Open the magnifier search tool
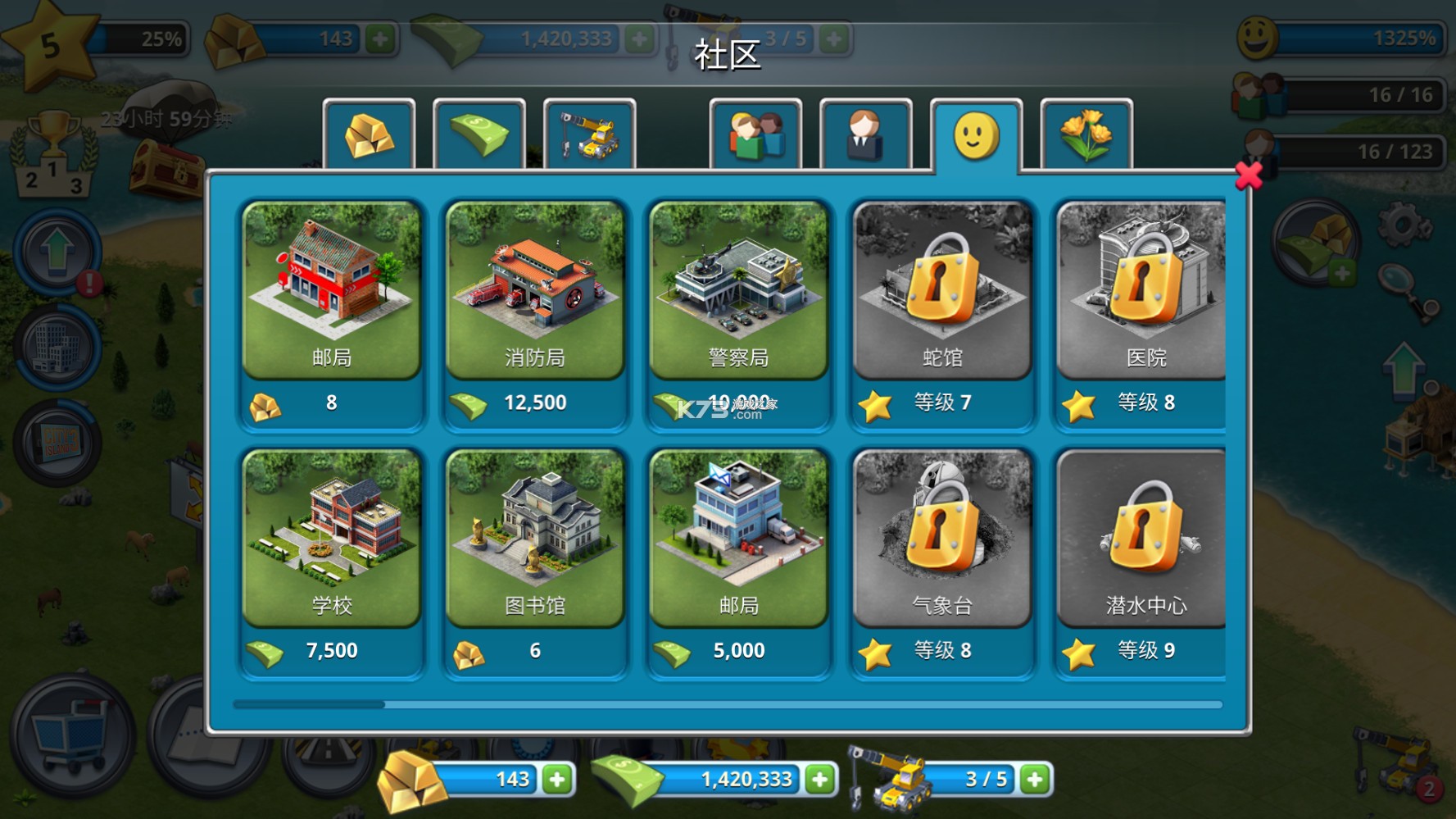 [1396, 275]
